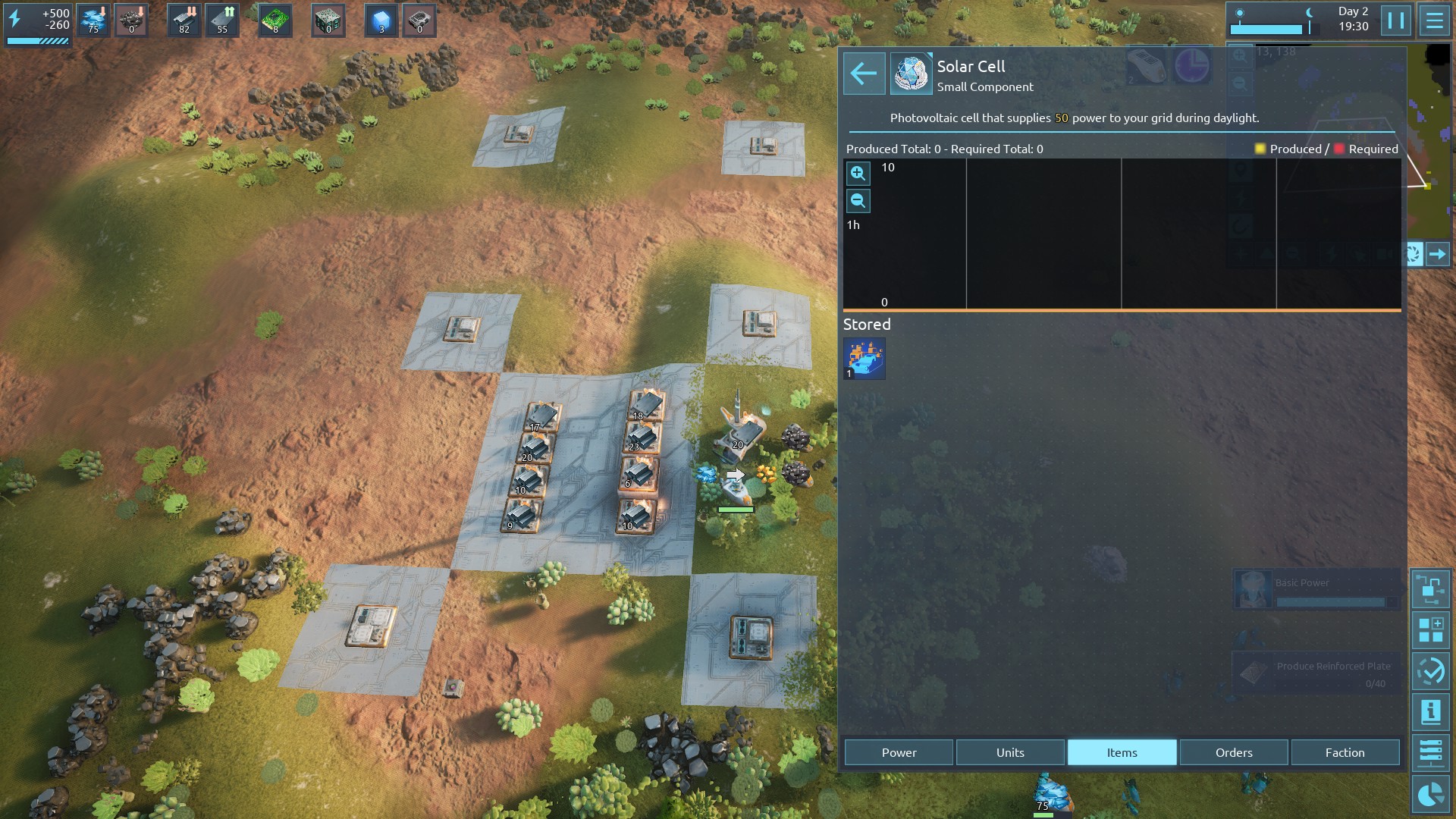Pause the game
Screen dimensions: 1456x819
[1395, 20]
